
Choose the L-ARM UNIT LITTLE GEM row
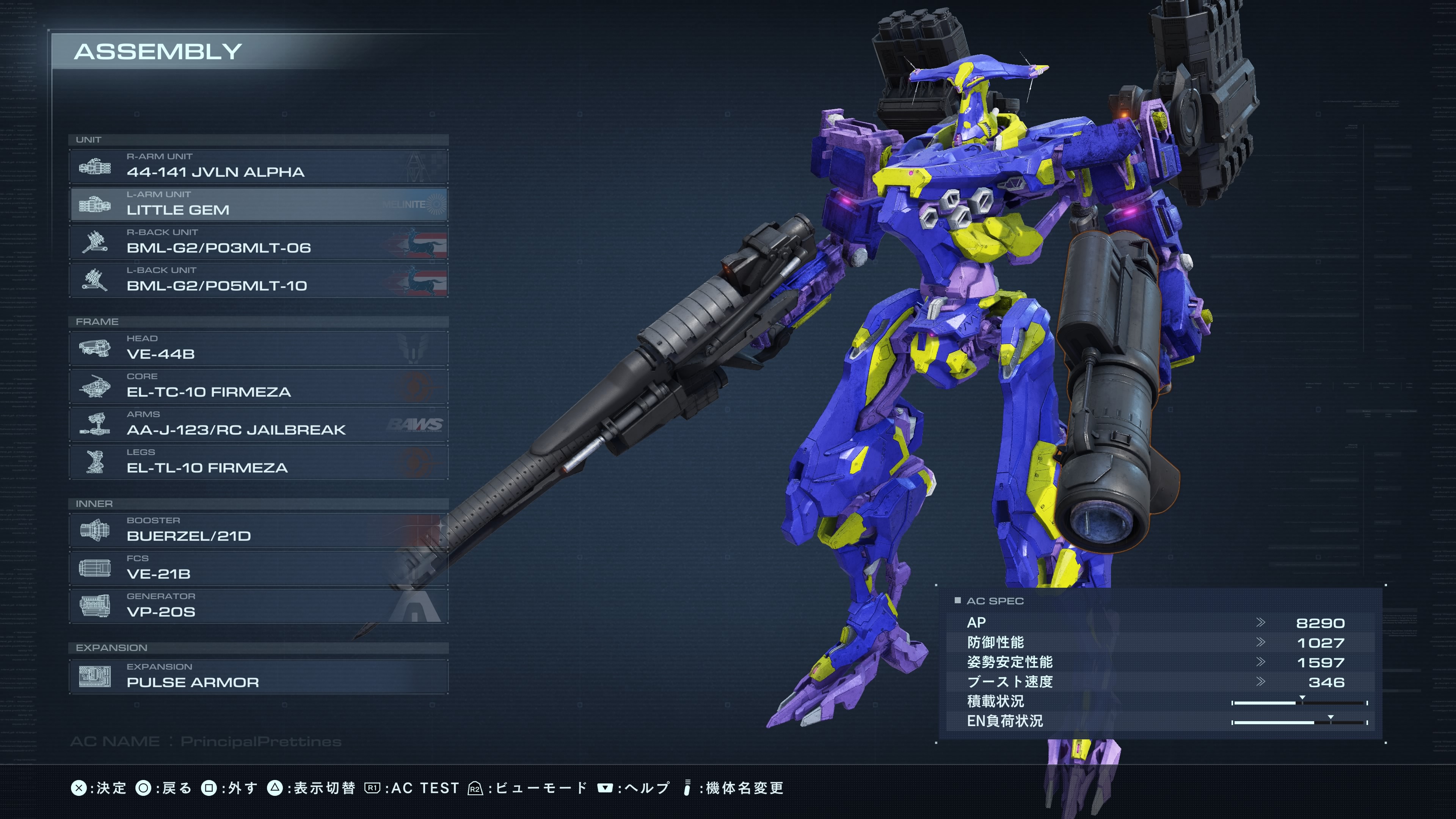point(258,204)
